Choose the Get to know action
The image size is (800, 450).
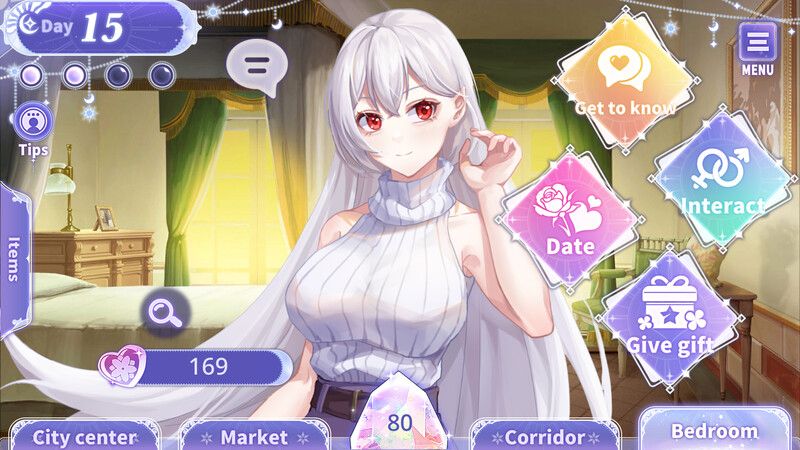tap(625, 80)
